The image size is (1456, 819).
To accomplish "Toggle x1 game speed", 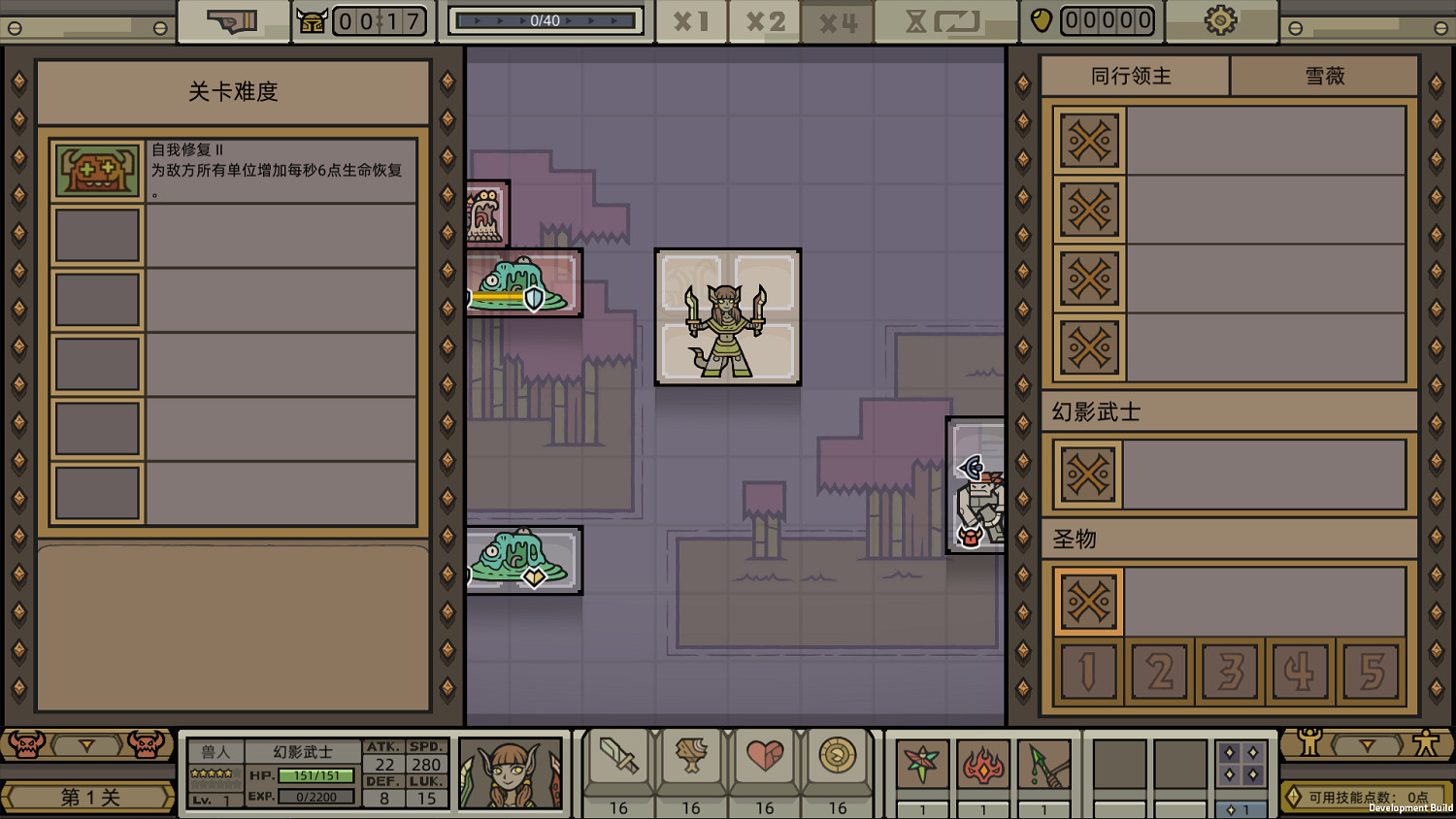I will (x=691, y=20).
